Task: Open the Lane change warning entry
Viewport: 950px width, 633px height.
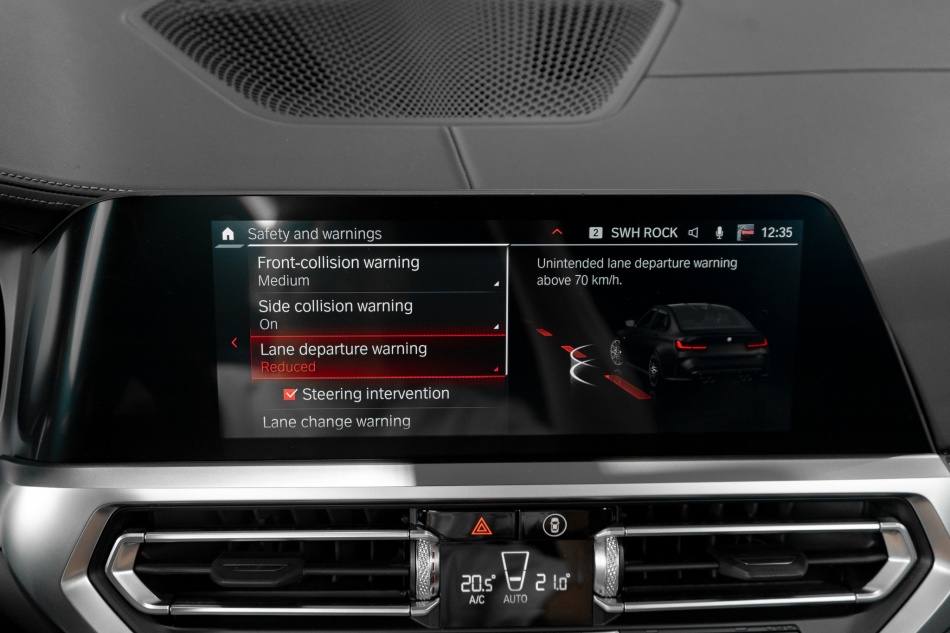Action: [336, 422]
